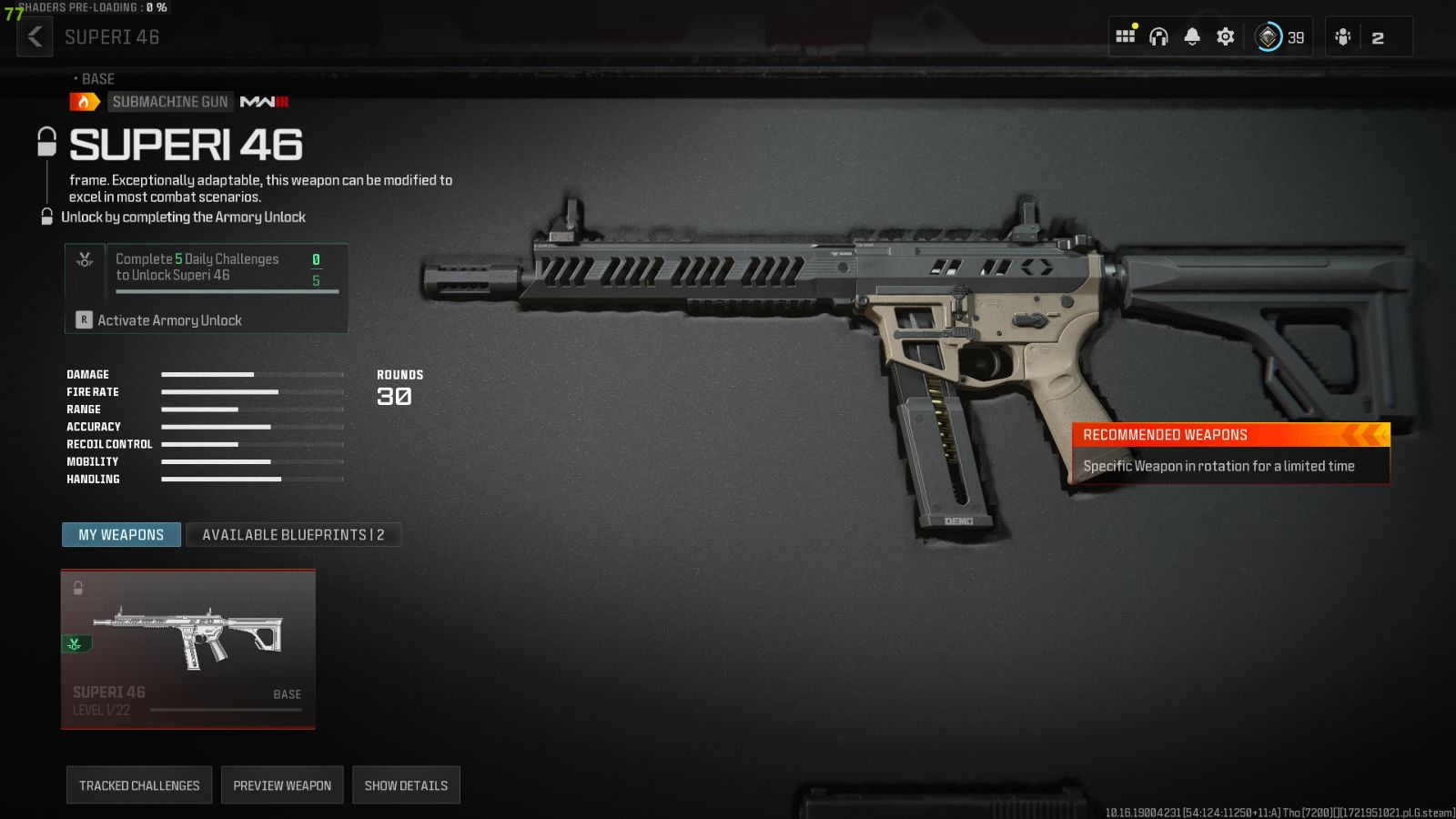Viewport: 1456px width, 819px height.
Task: Open the Recommended Weapons banner
Action: (x=1230, y=452)
